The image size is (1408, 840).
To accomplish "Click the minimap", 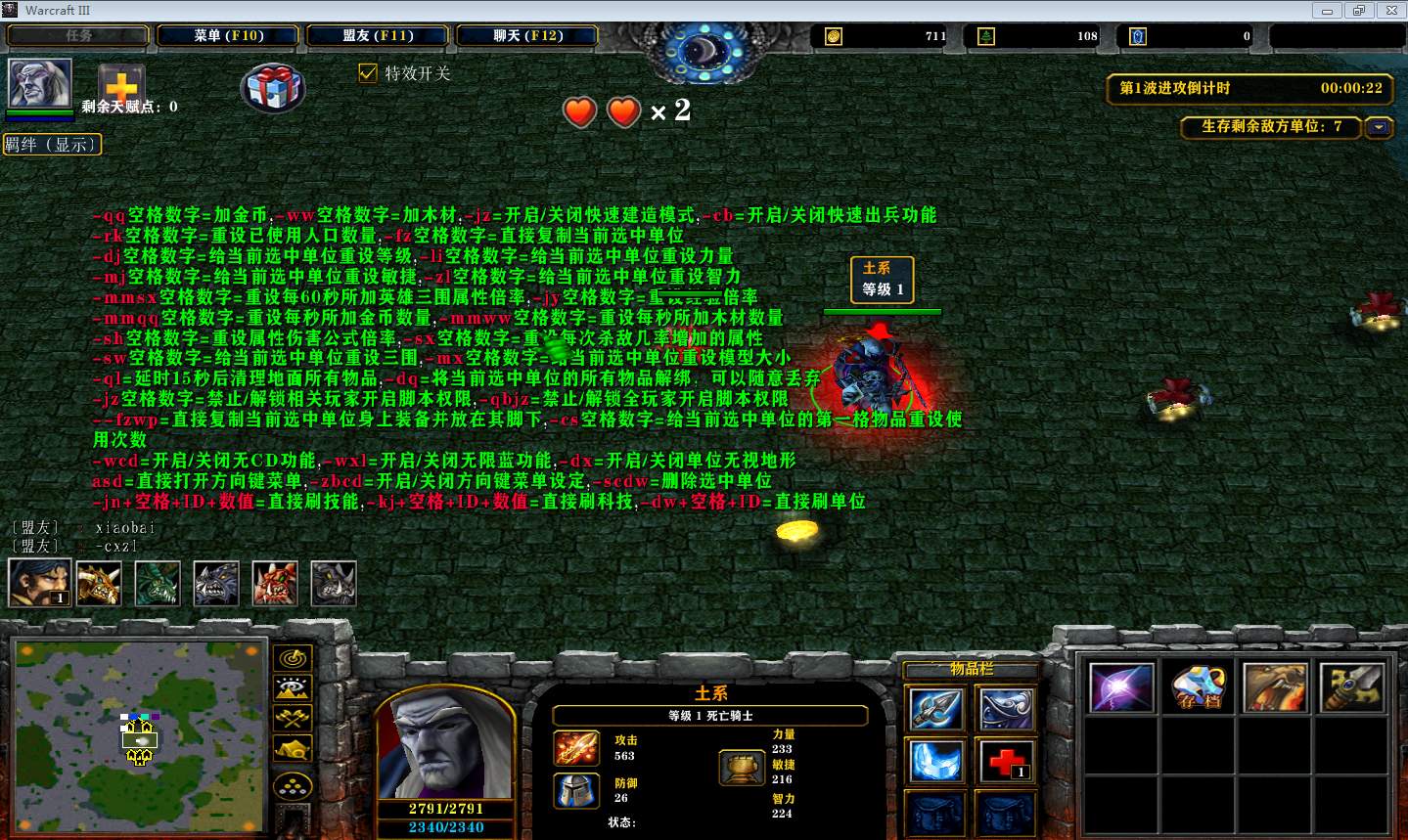I will tap(139, 722).
